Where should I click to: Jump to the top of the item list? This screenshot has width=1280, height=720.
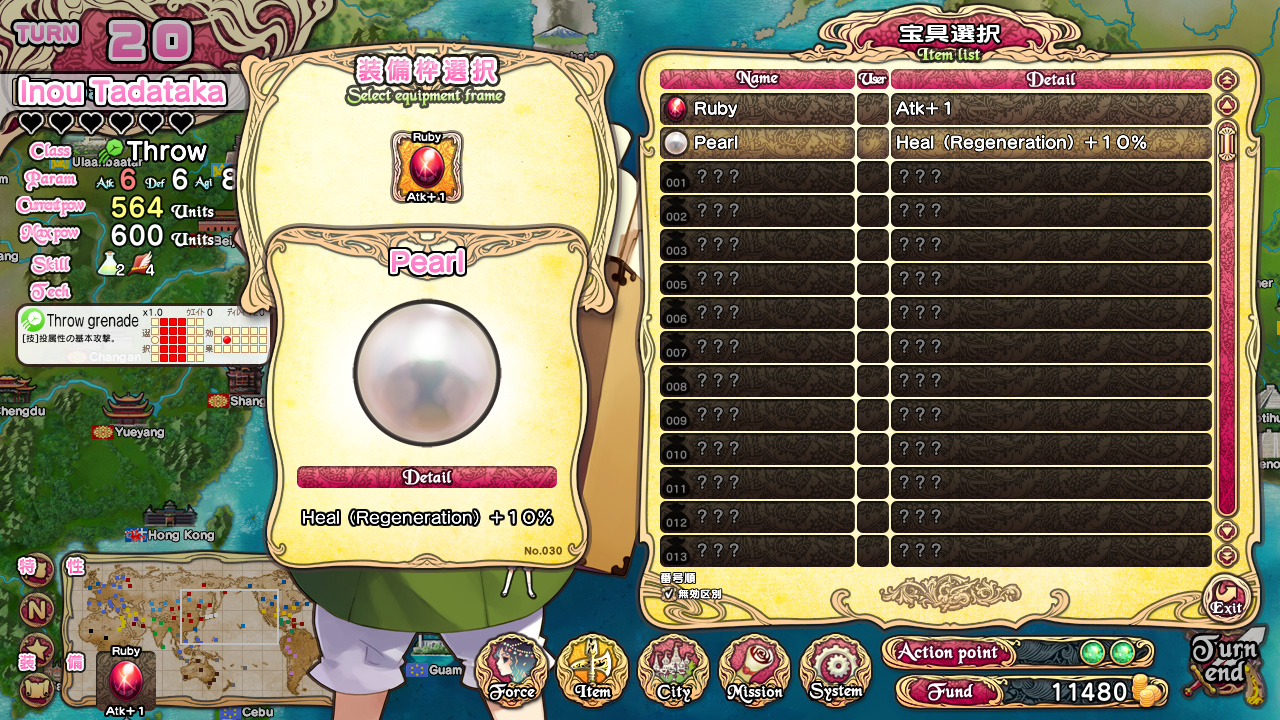(x=1227, y=80)
